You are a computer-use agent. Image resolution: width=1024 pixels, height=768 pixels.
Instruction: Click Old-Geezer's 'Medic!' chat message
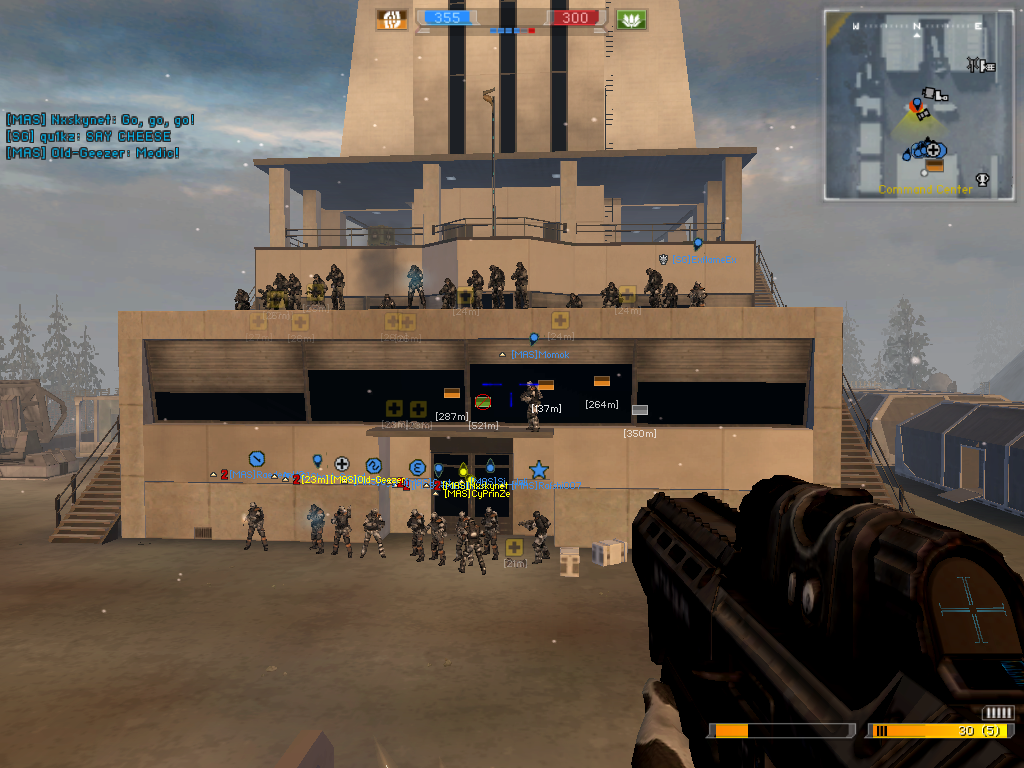click(93, 153)
